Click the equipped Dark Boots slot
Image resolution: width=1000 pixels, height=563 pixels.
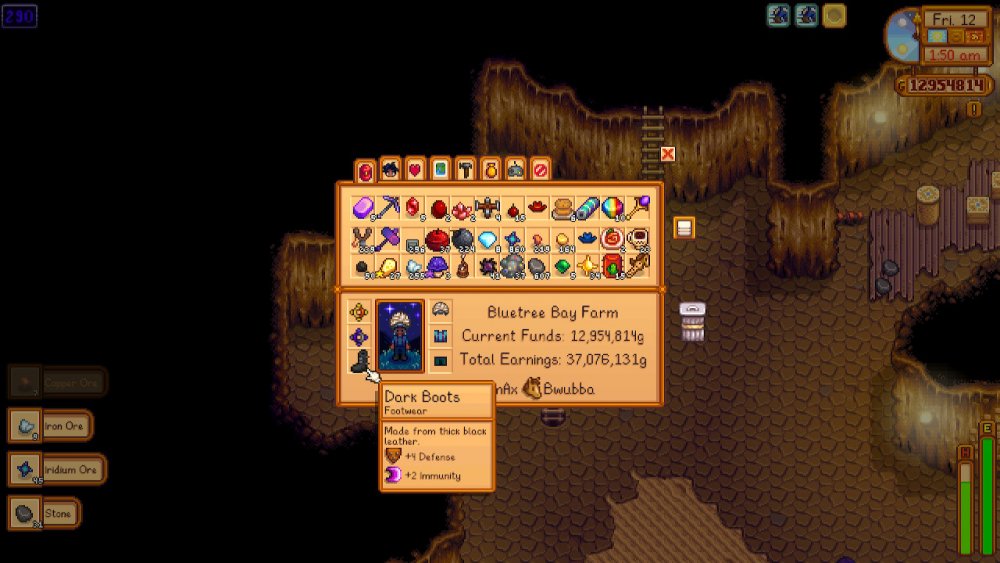coord(361,361)
